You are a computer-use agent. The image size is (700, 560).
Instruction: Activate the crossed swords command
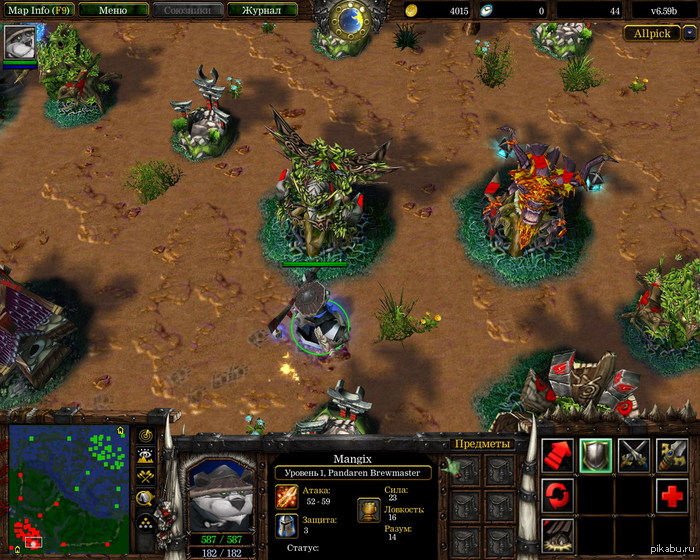click(x=634, y=455)
